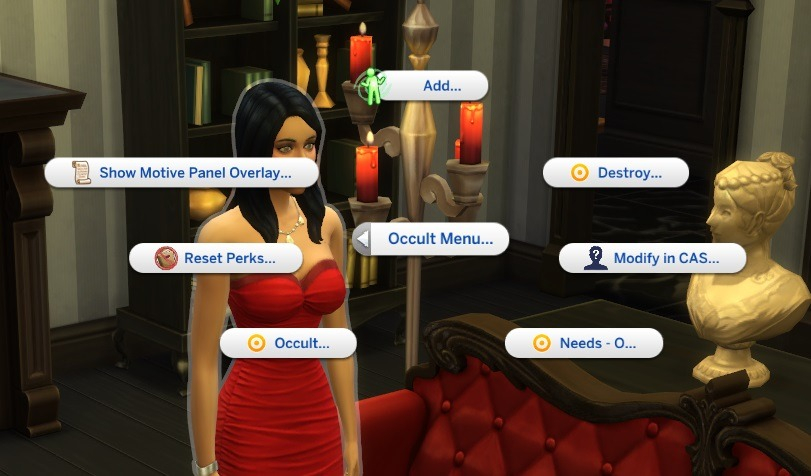811x476 pixels.
Task: Choose the Add... option
Action: [428, 86]
